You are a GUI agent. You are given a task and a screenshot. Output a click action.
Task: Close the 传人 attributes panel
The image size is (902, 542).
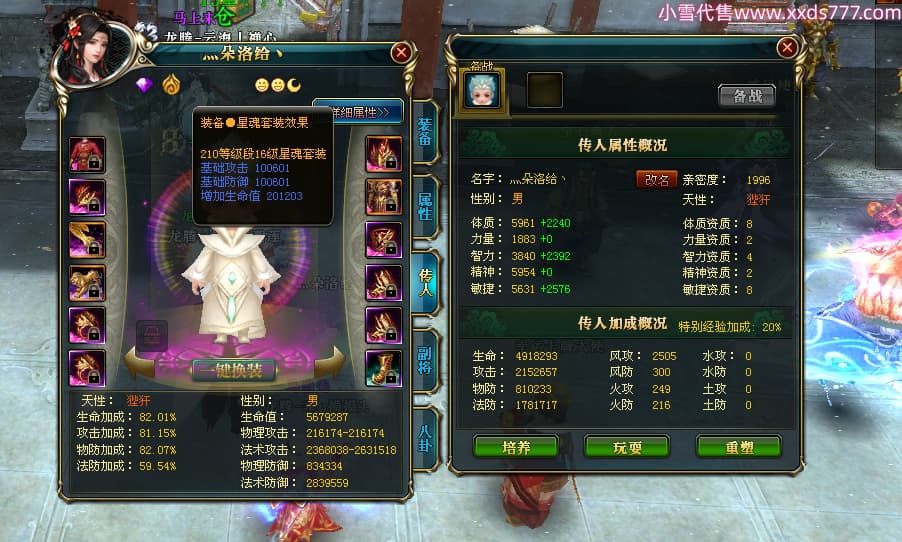[788, 47]
